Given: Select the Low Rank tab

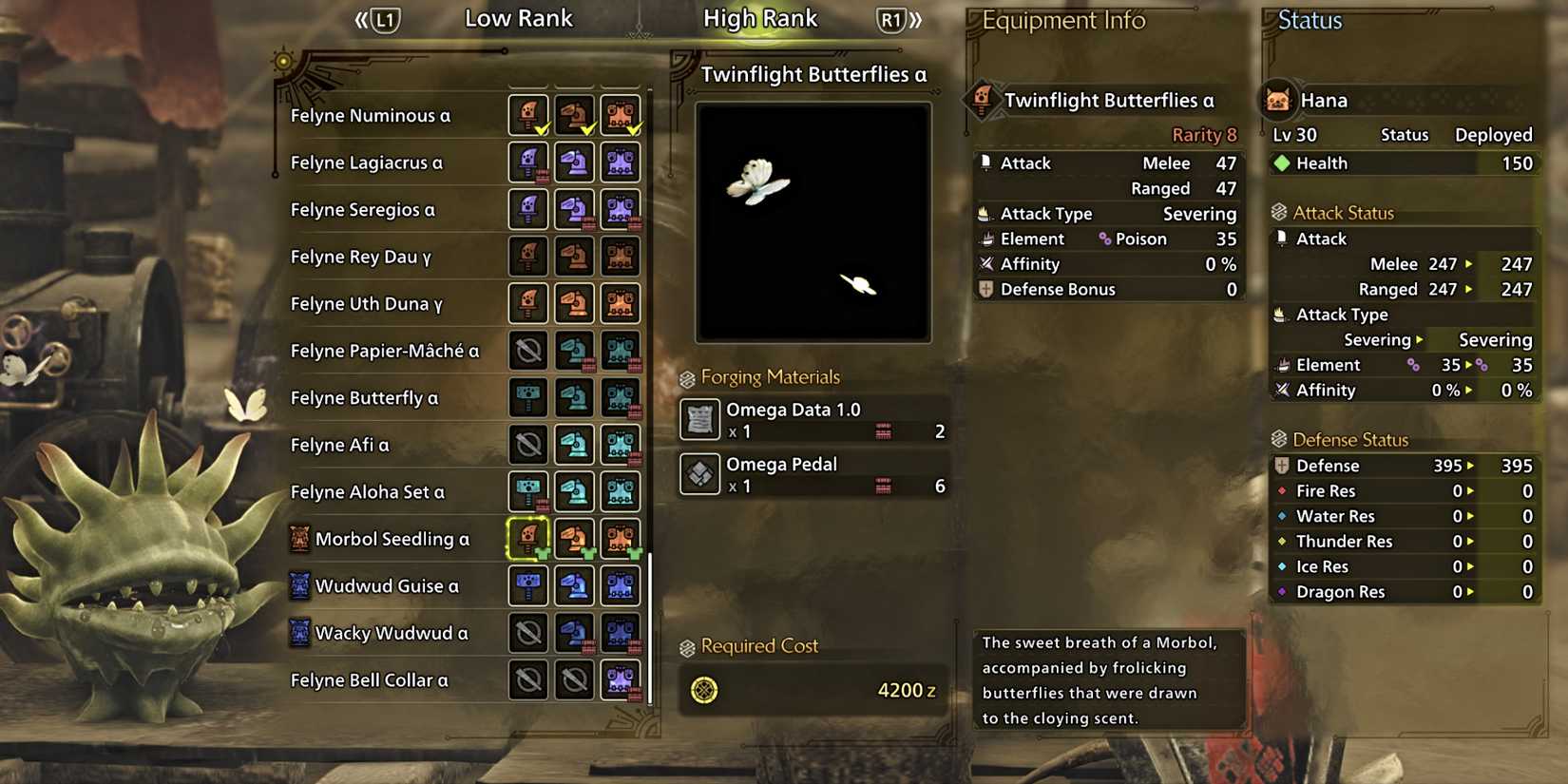Looking at the screenshot, I should tap(518, 17).
